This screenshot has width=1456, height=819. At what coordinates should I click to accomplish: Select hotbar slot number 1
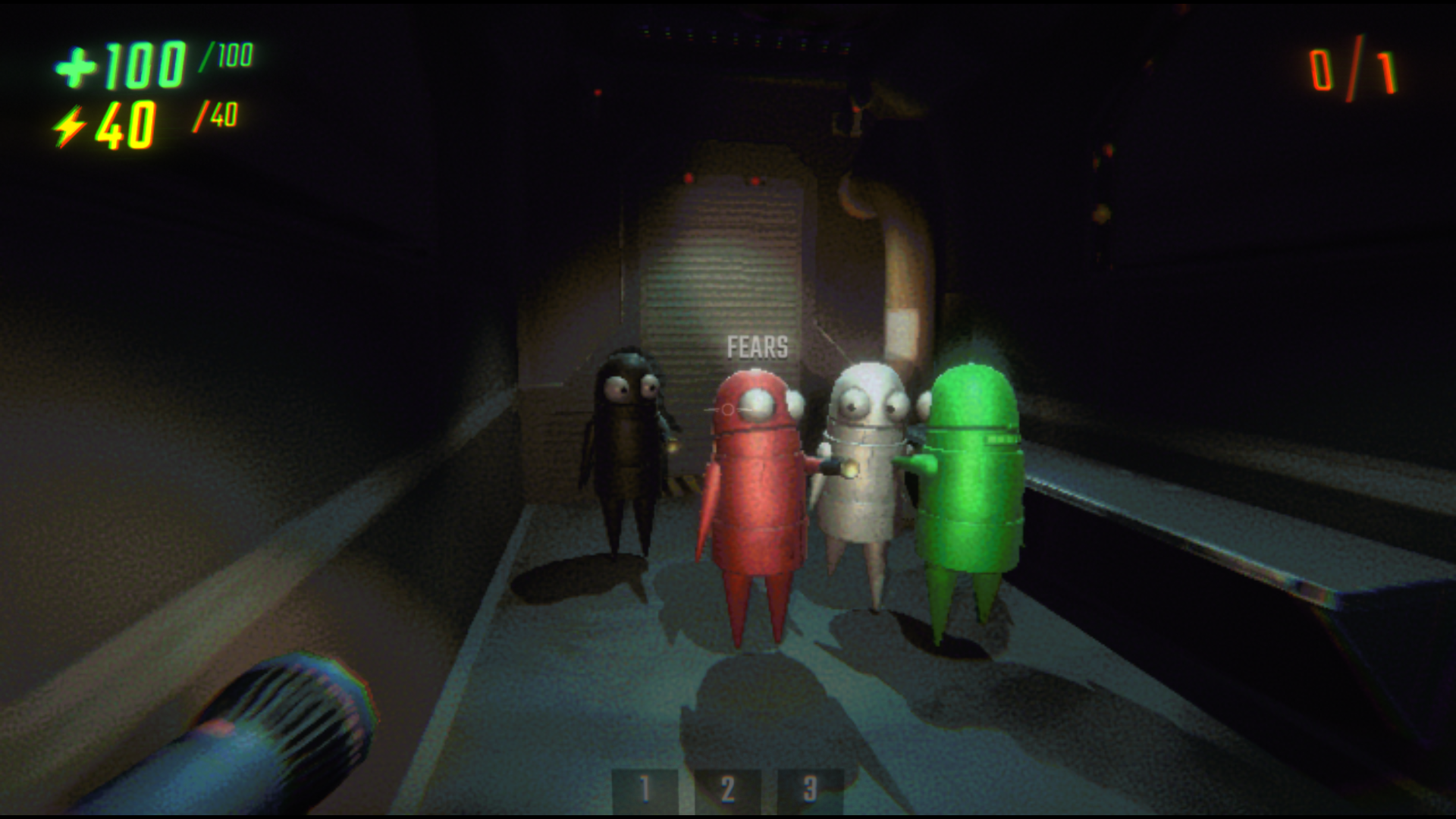click(x=644, y=789)
